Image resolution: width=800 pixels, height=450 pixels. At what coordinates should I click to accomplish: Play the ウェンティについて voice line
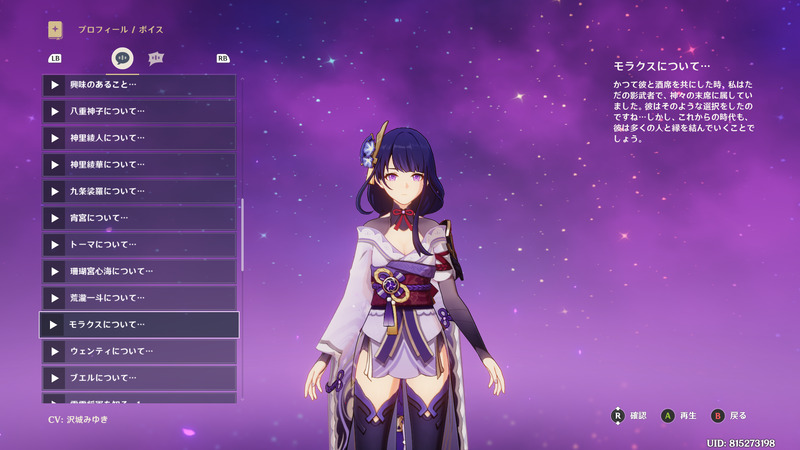click(139, 351)
